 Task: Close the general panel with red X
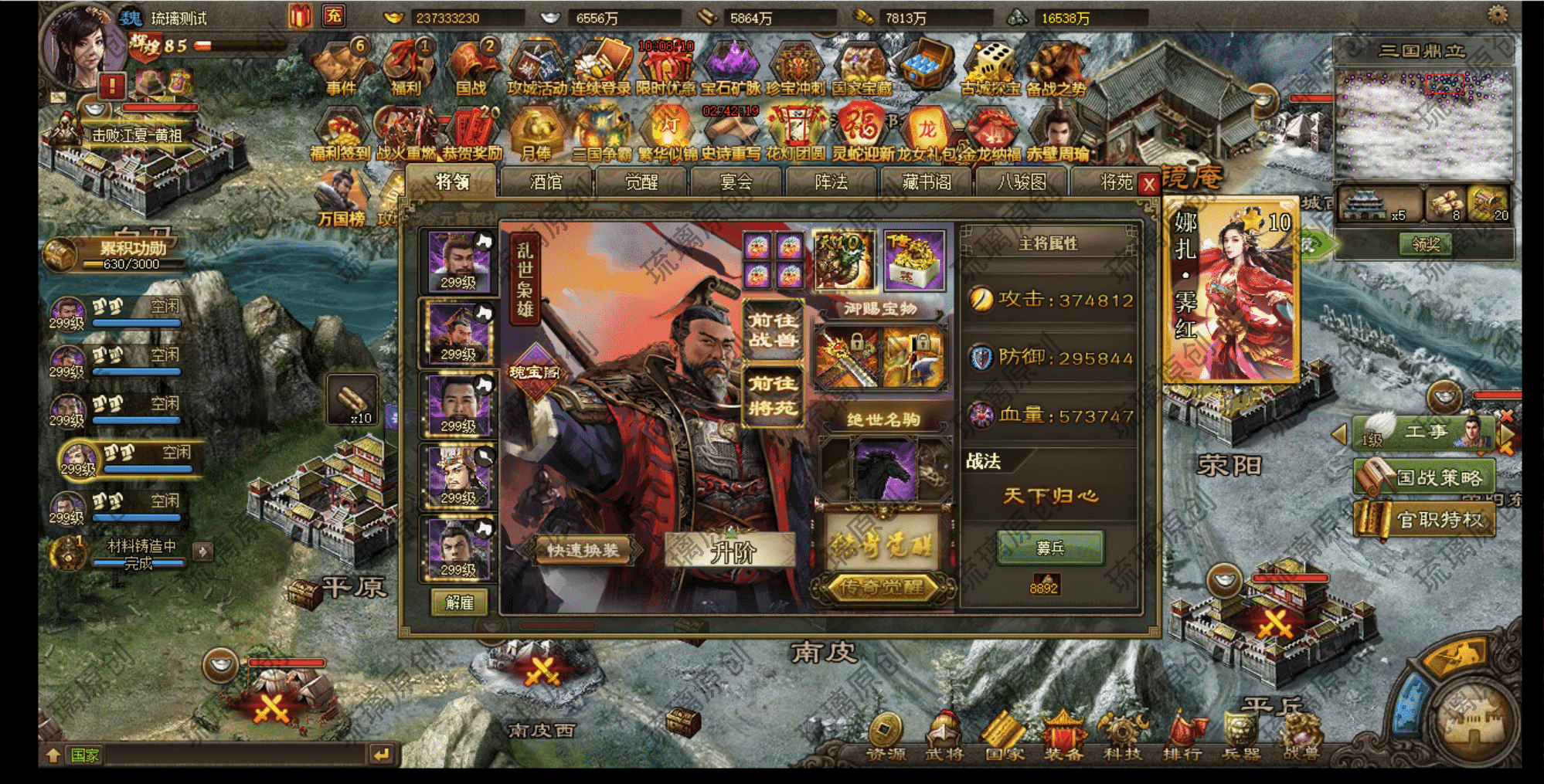1149,185
